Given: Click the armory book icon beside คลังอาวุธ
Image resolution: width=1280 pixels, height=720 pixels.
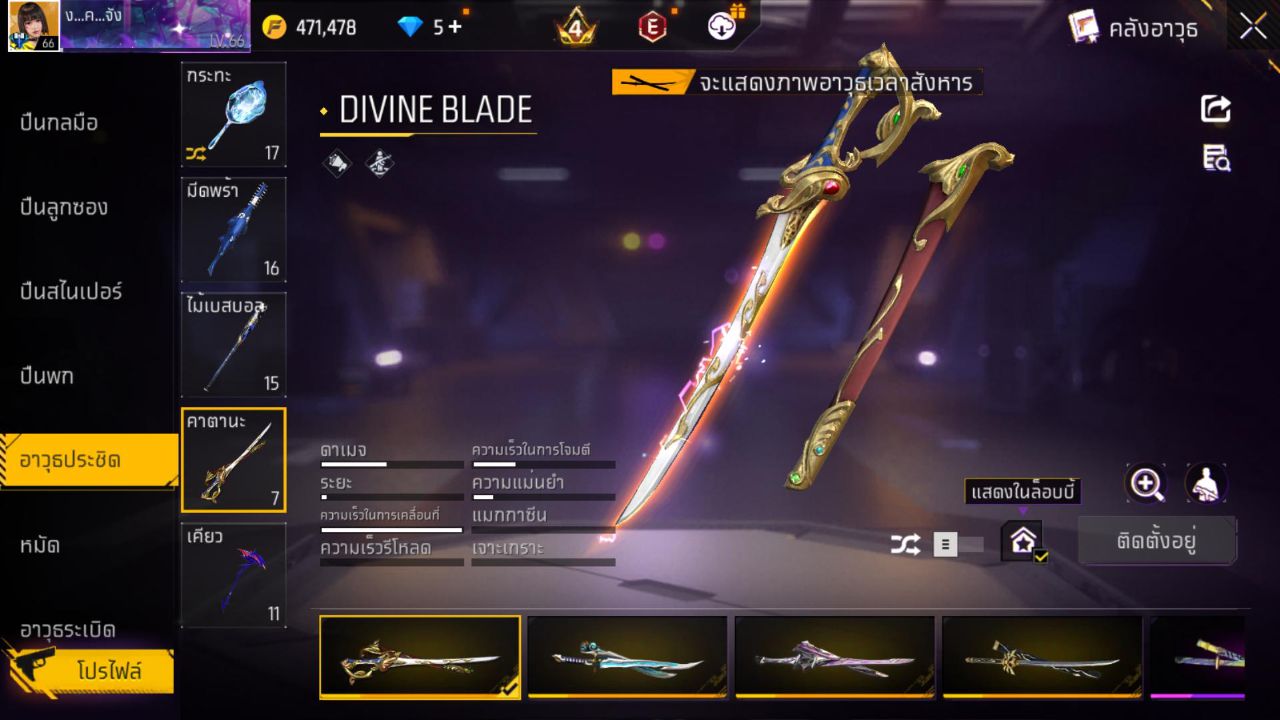Looking at the screenshot, I should 1082,27.
